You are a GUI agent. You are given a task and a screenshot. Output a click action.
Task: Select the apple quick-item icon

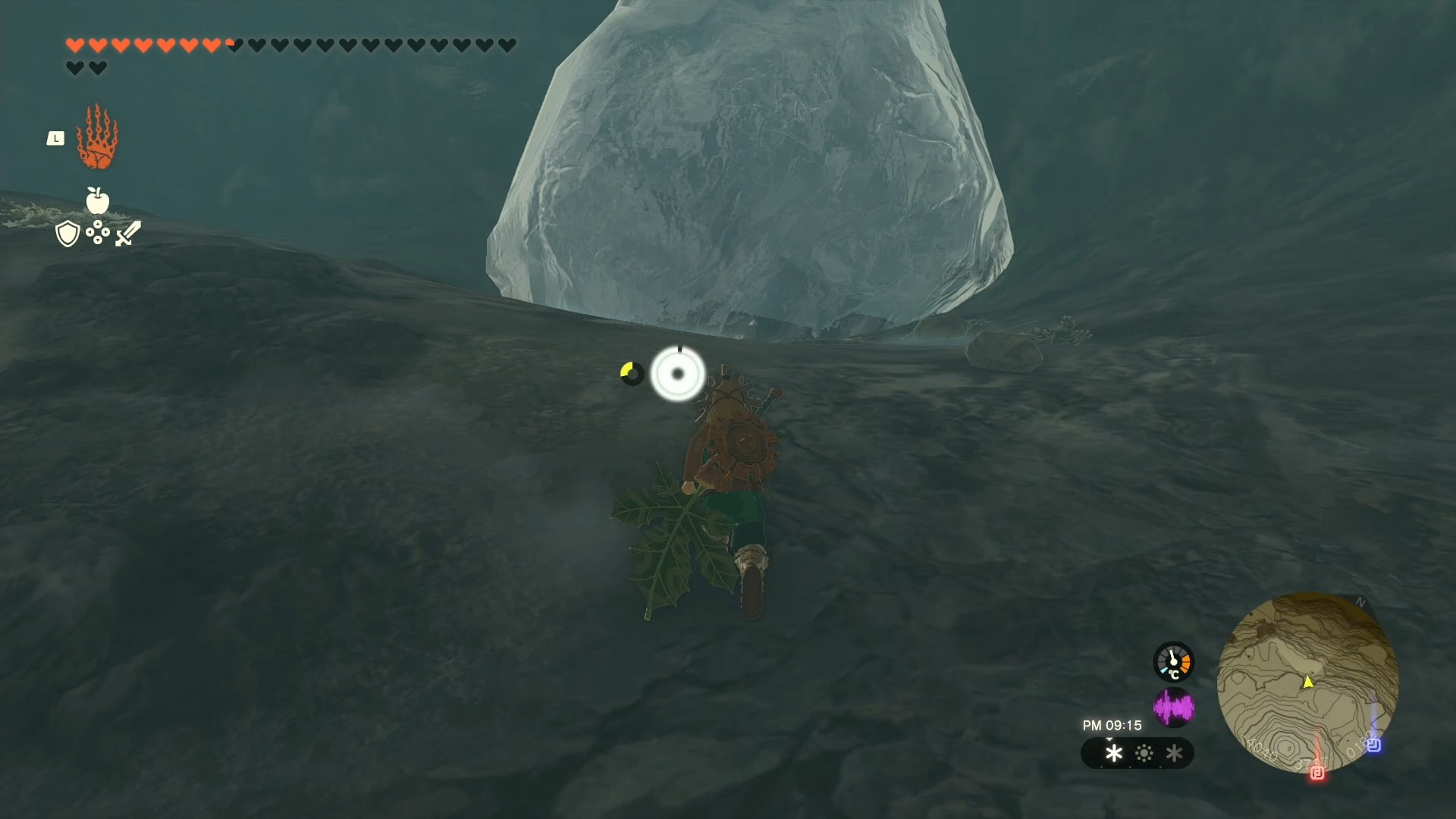pos(98,200)
